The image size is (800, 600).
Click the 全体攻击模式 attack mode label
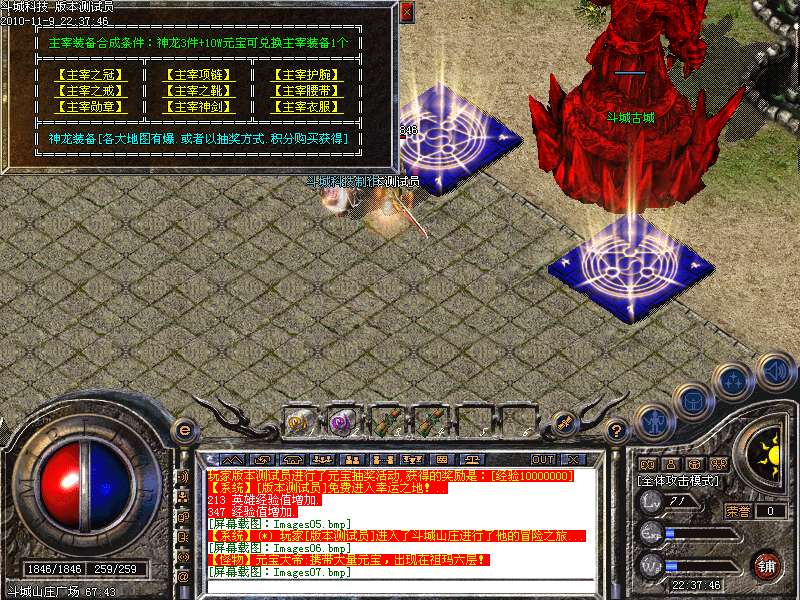pos(679,480)
